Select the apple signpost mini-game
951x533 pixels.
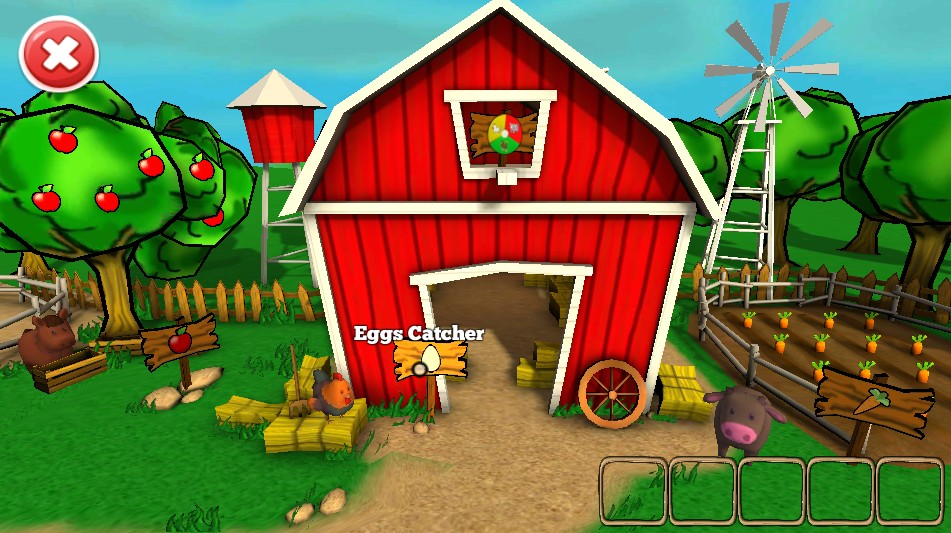tap(180, 342)
